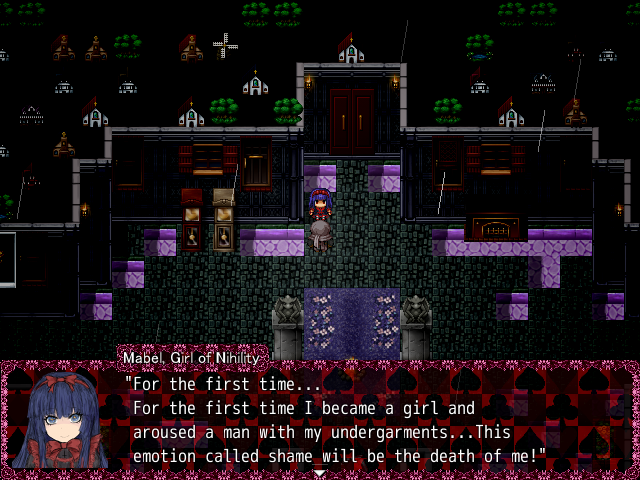Click the dialogue continue arrow
Screen dimensions: 640x480
click(319, 472)
